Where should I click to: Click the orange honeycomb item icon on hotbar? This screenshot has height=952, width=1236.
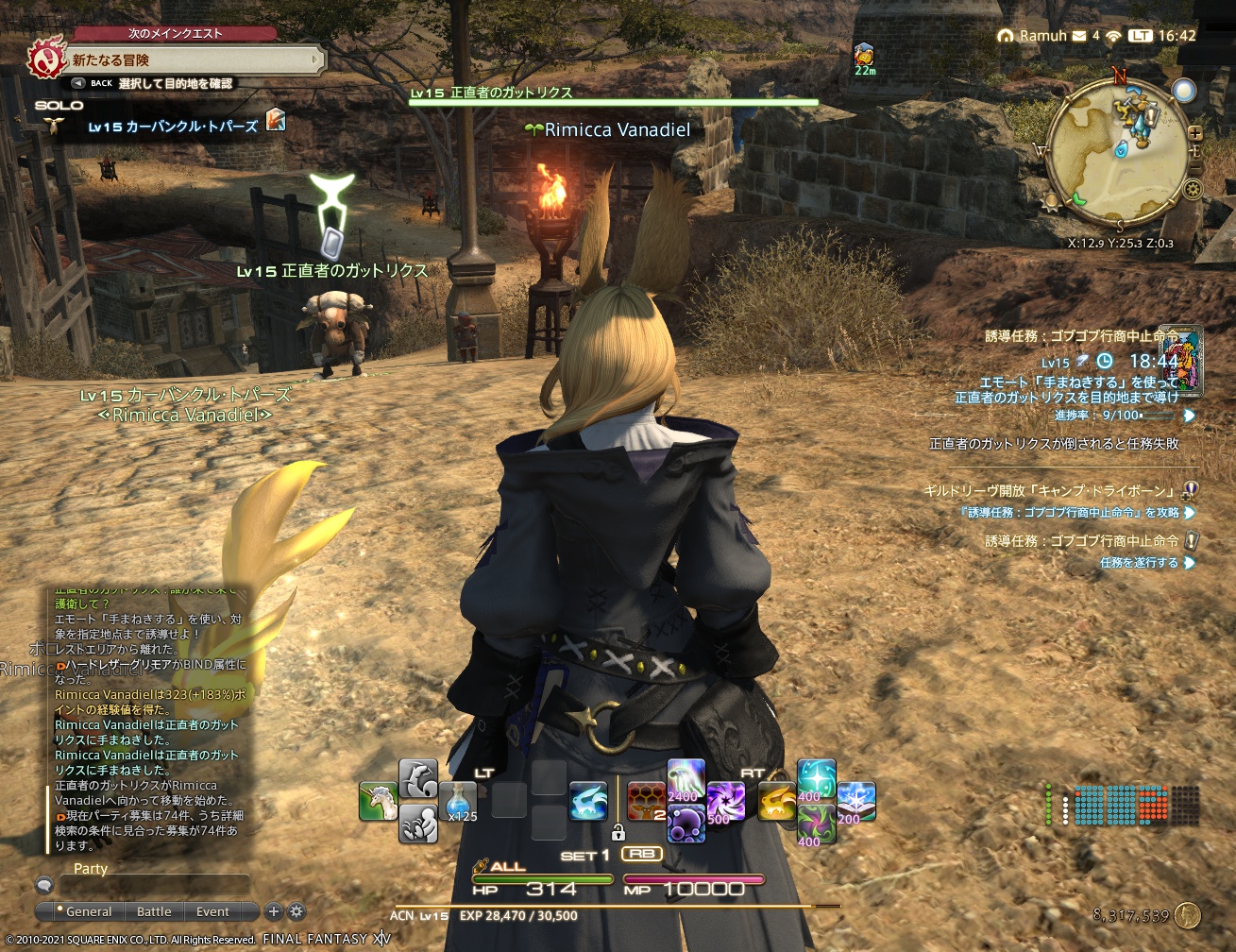646,798
